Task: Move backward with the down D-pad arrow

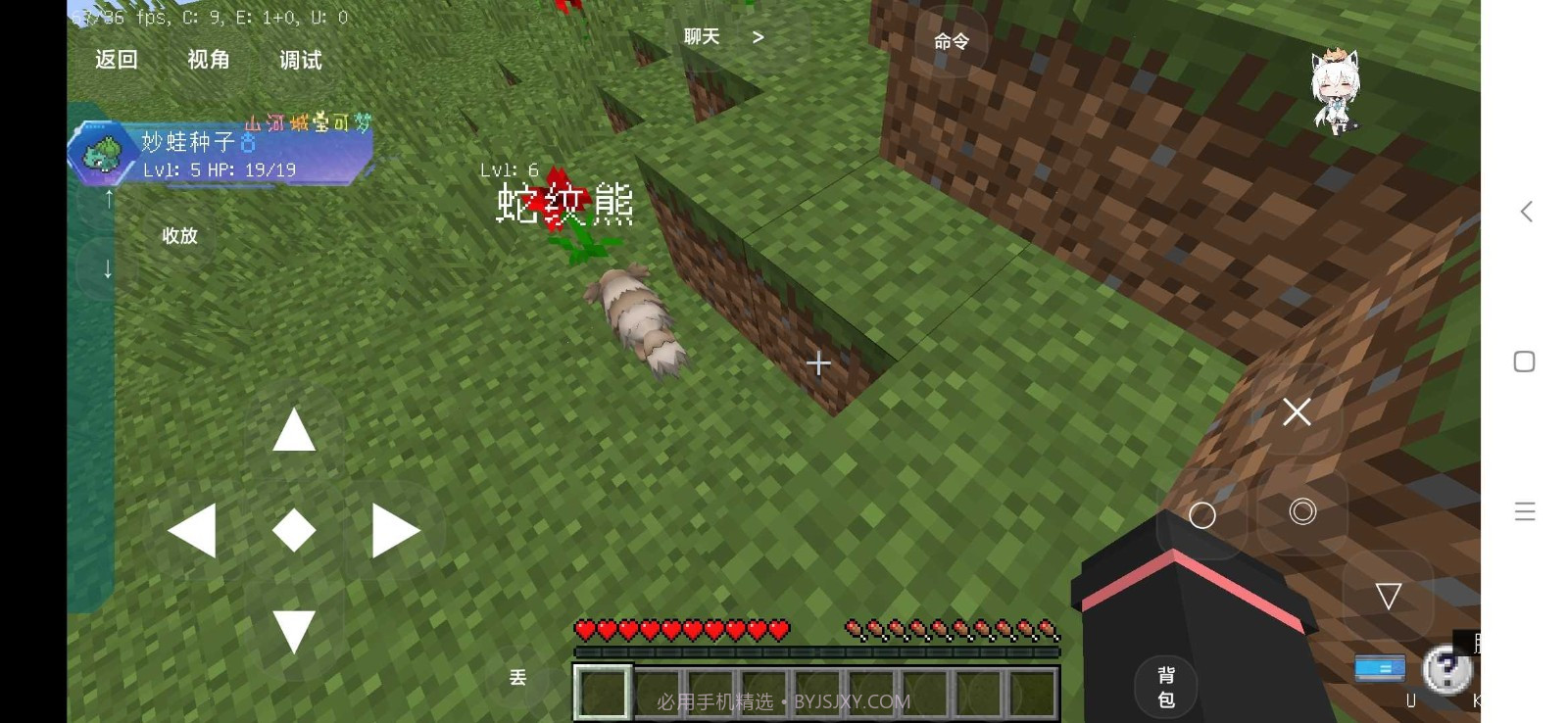Action: coord(294,631)
